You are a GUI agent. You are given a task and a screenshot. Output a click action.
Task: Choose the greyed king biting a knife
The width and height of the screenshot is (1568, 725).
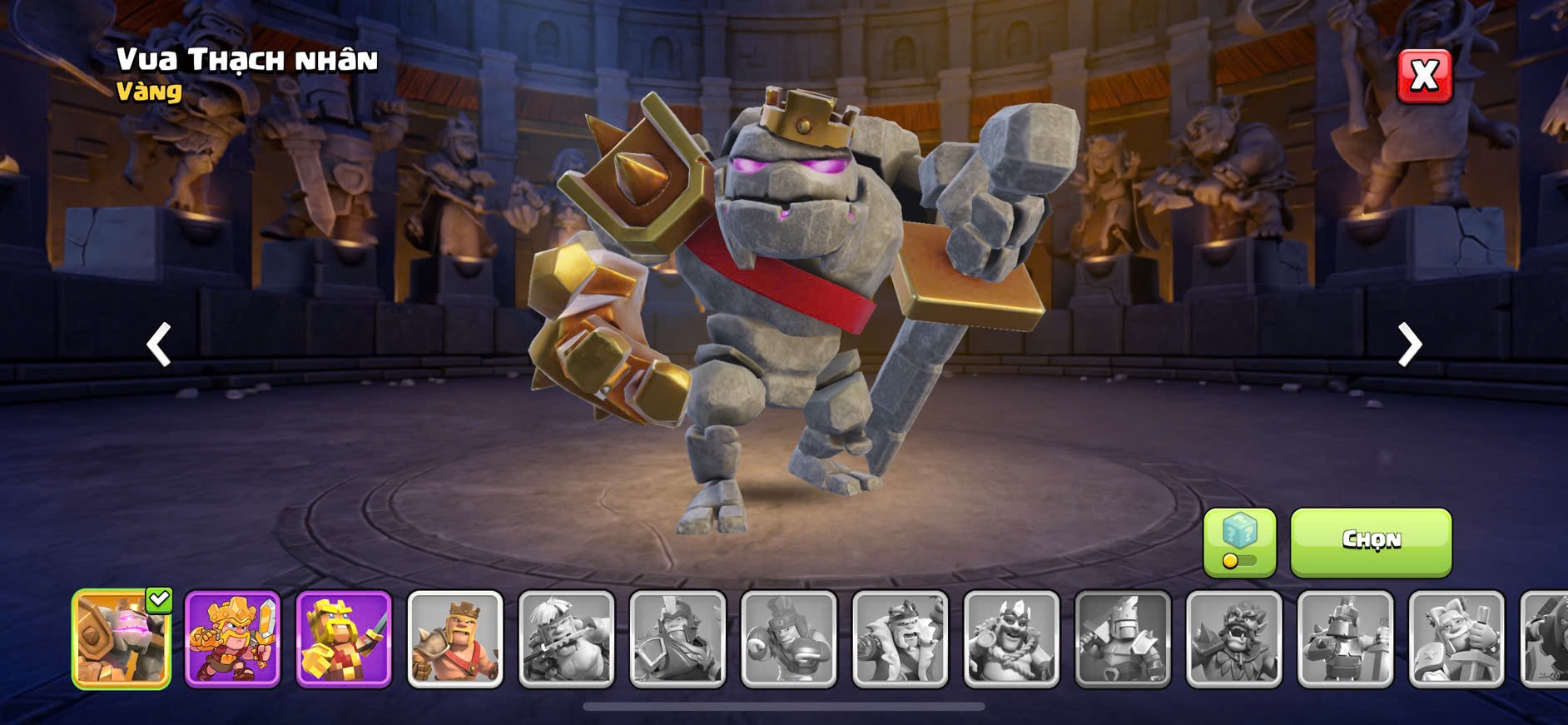click(x=567, y=639)
